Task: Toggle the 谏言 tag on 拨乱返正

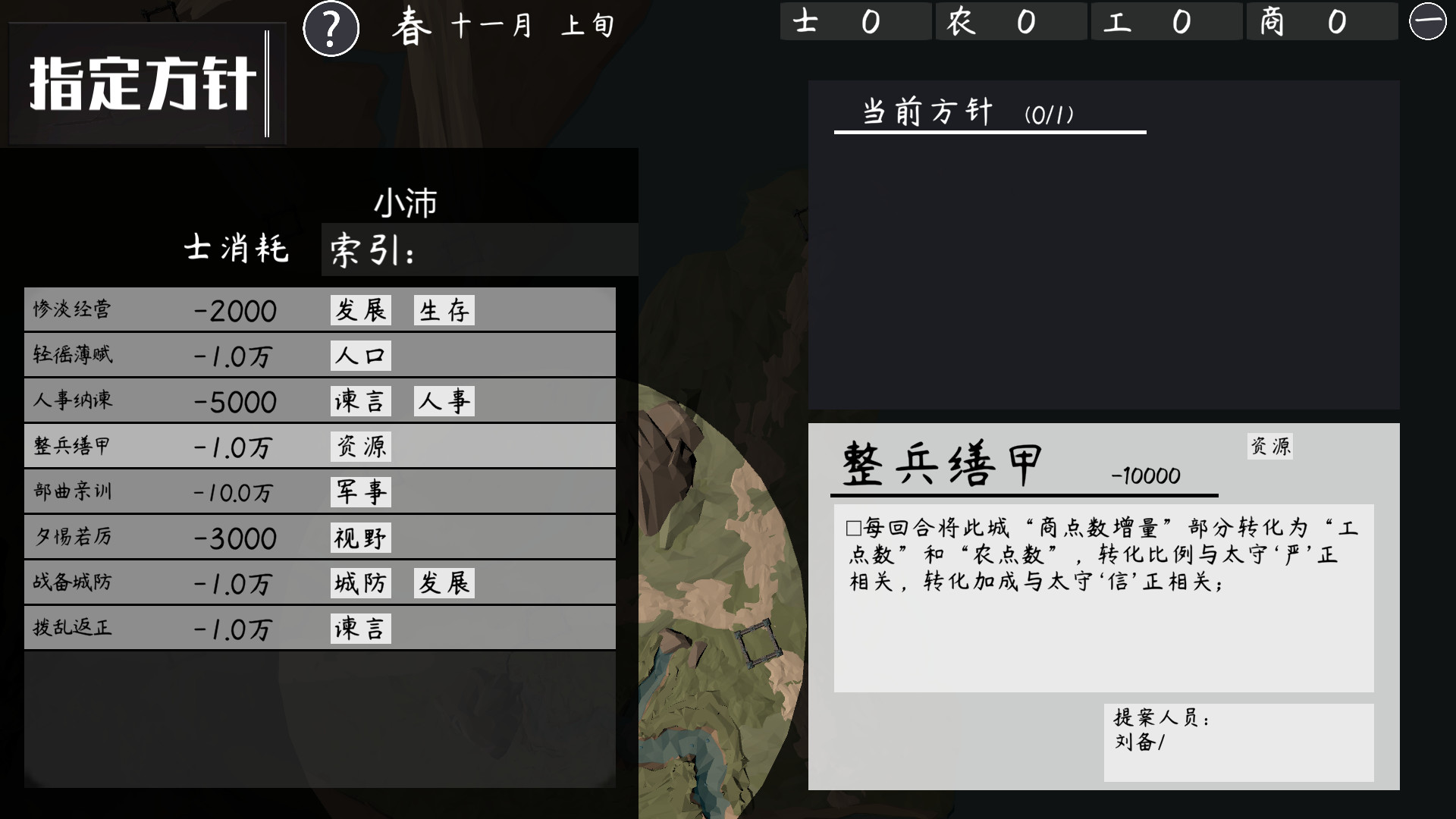Action: tap(361, 628)
